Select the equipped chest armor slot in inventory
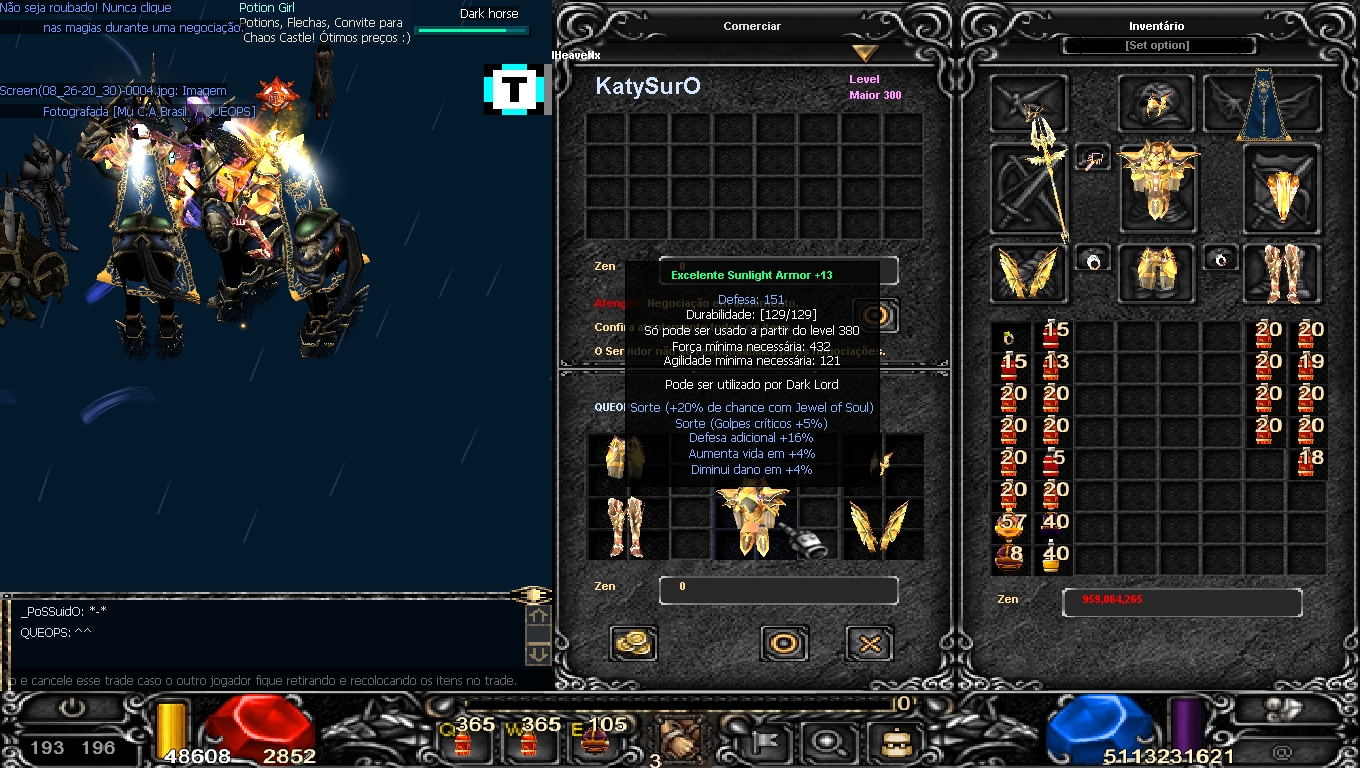1360x768 pixels. coord(1157,182)
